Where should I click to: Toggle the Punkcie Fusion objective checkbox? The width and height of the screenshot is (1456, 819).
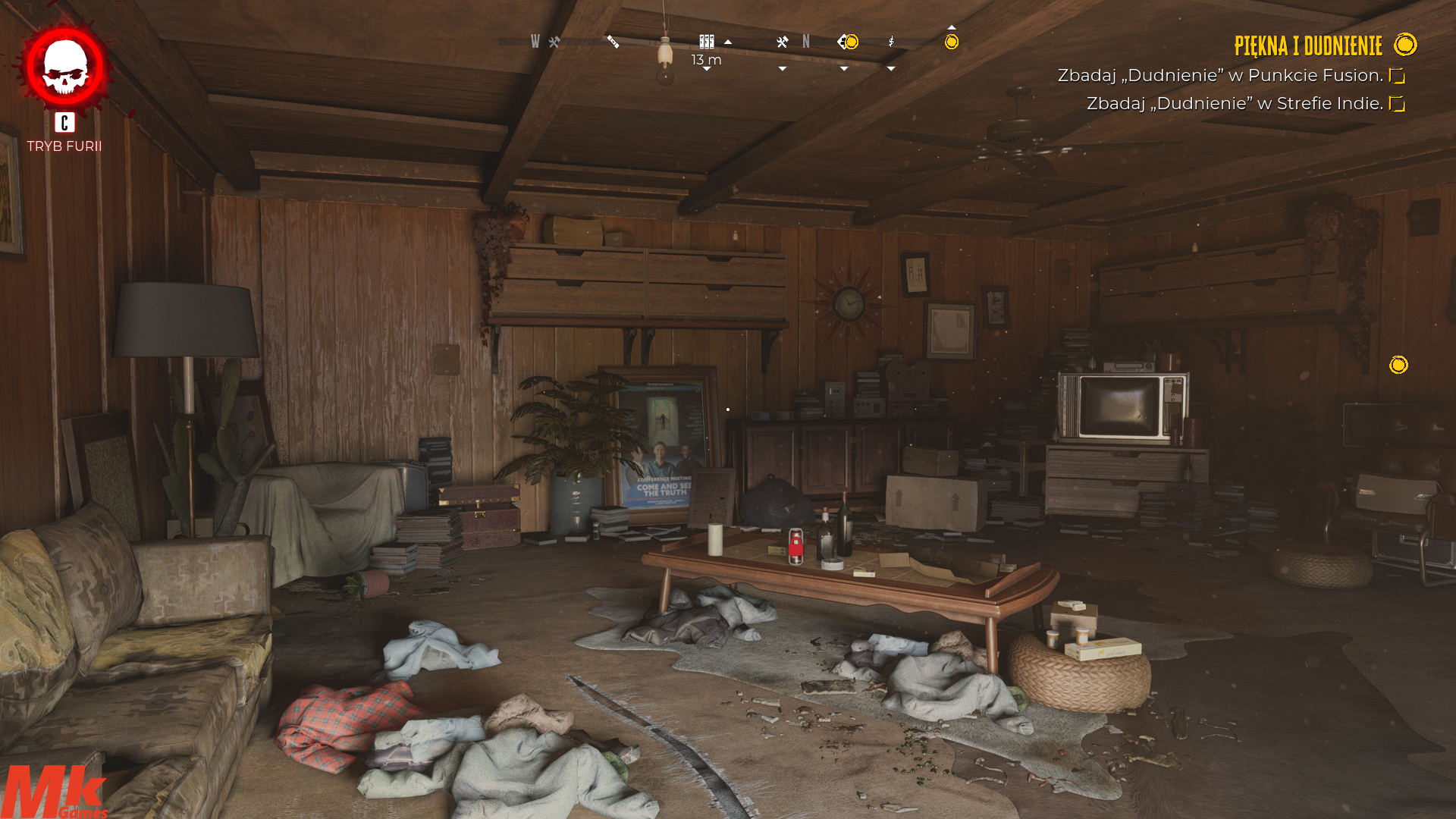pyautogui.click(x=1397, y=76)
